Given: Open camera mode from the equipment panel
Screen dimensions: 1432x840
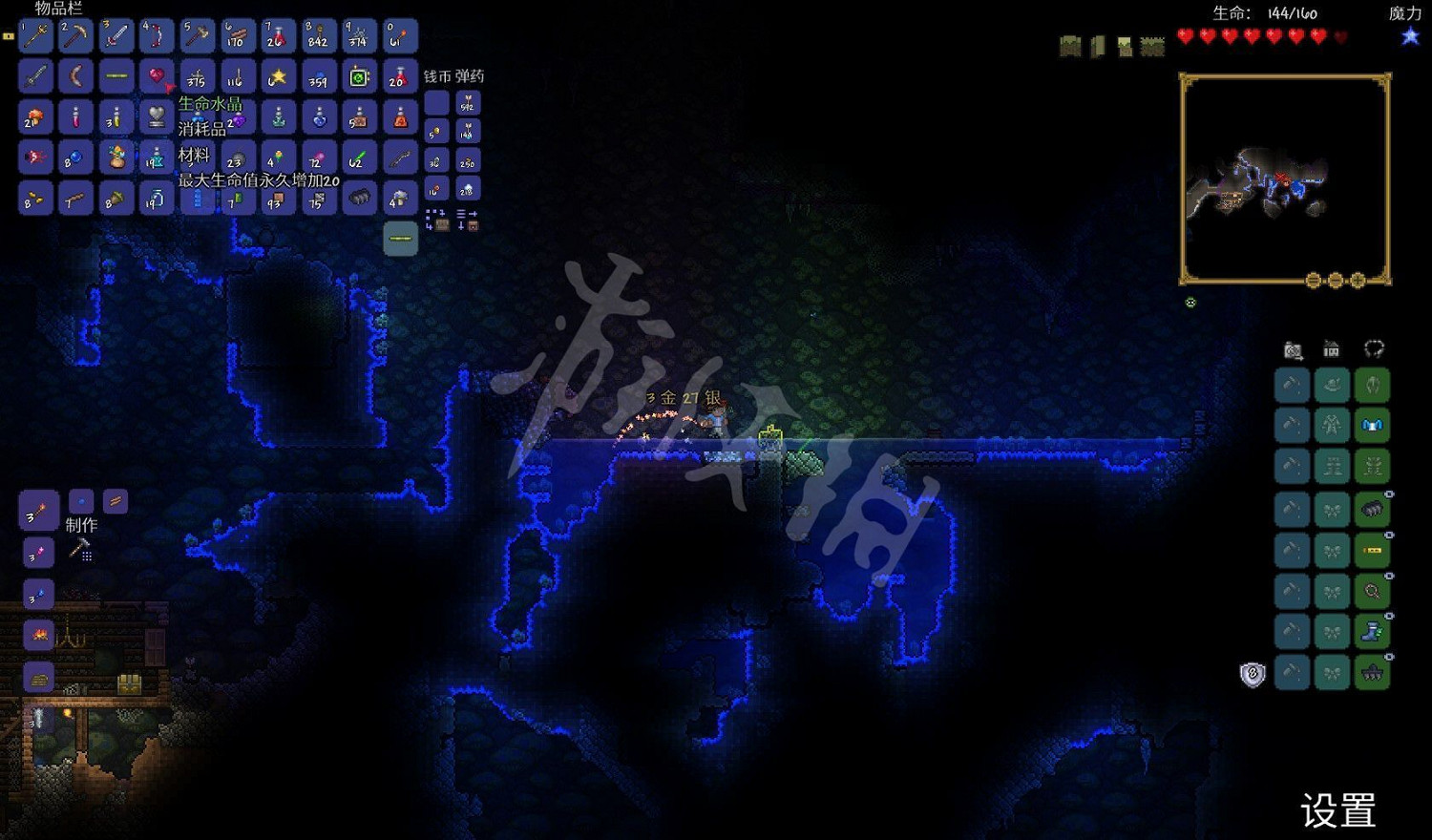Looking at the screenshot, I should (1292, 350).
